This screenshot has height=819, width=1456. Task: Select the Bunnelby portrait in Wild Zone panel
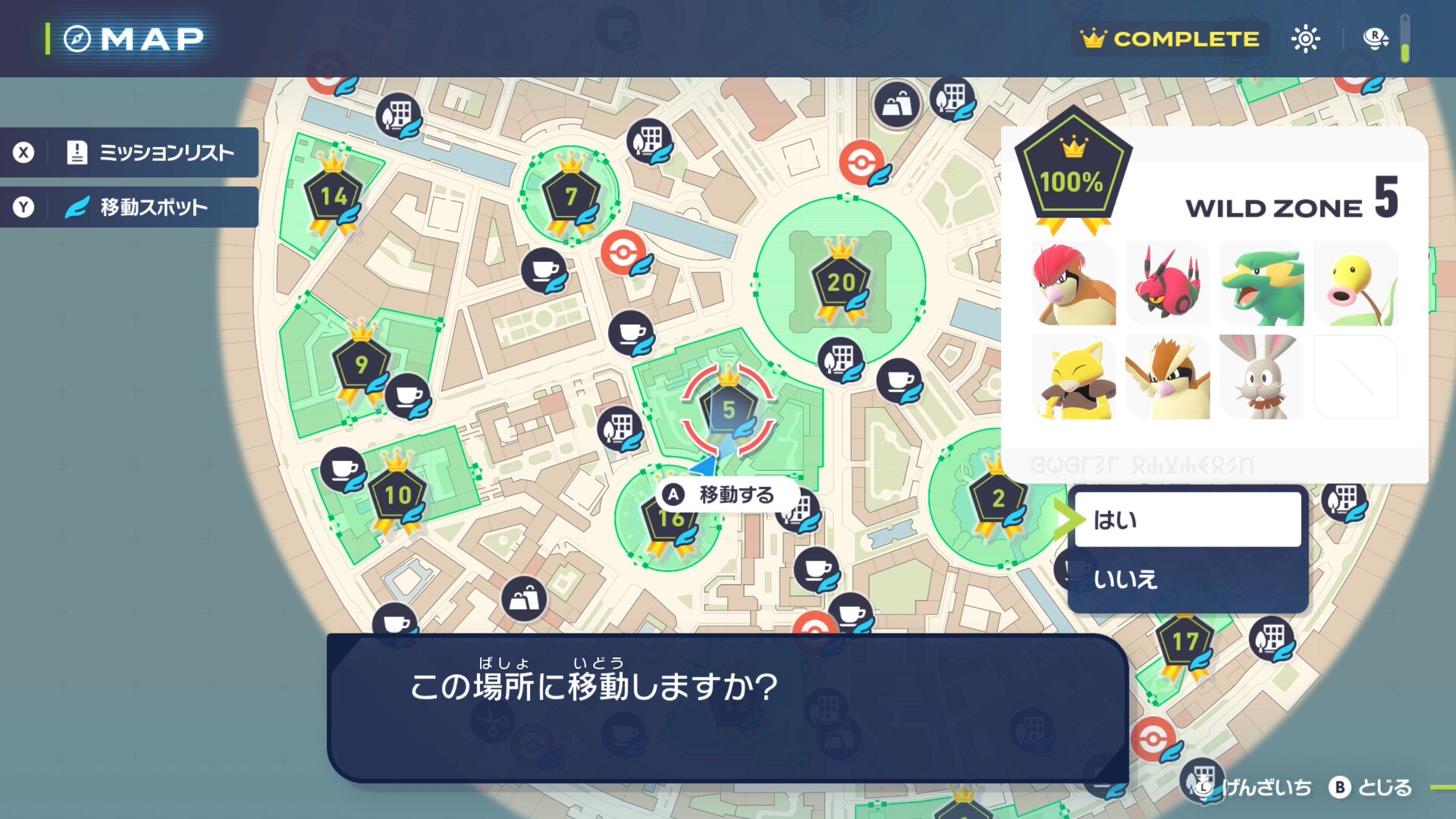tap(1261, 378)
